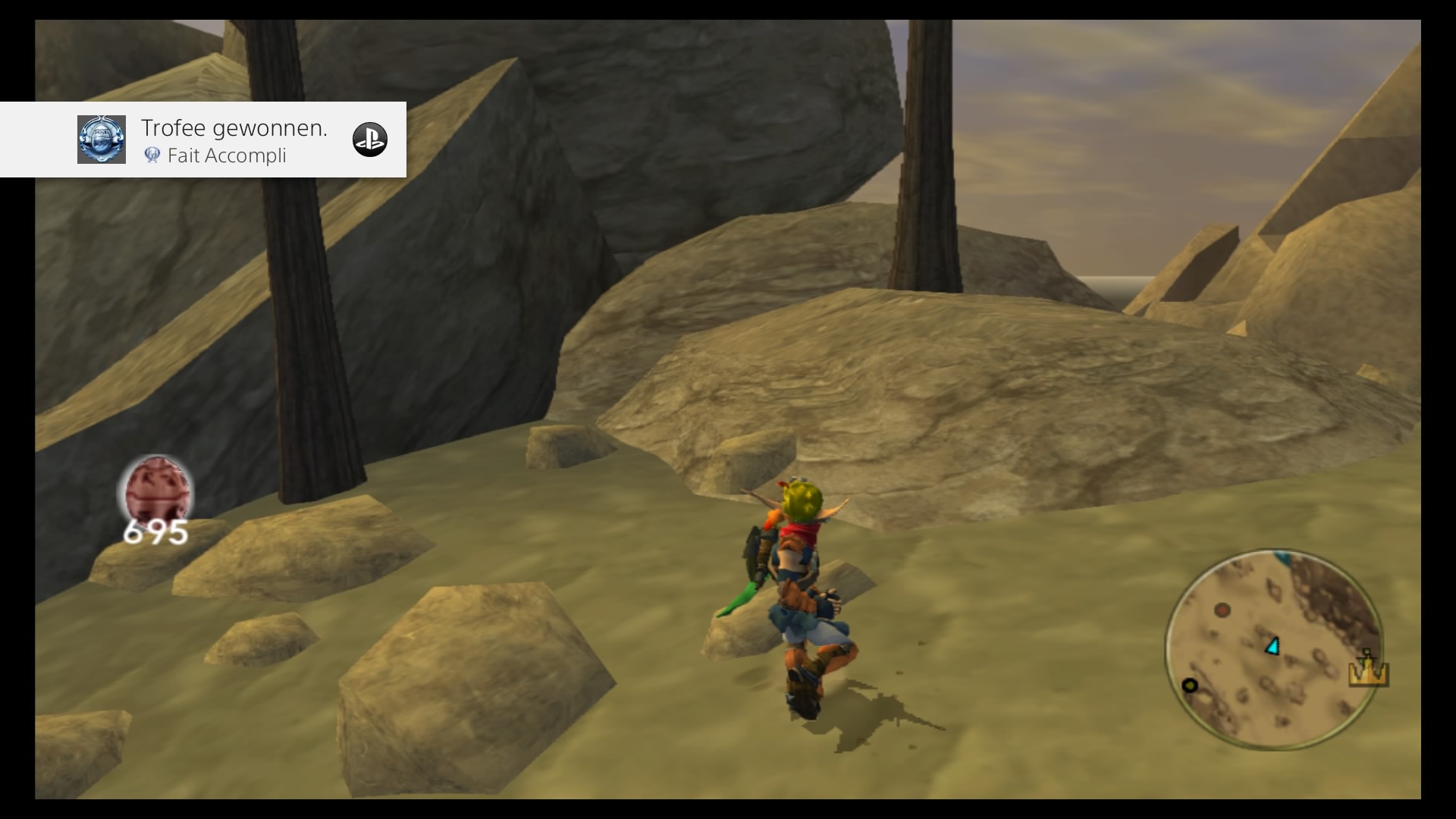This screenshot has width=1456, height=819.
Task: Click the platinum trophy icon beside Fait Accompli
Action: click(154, 156)
